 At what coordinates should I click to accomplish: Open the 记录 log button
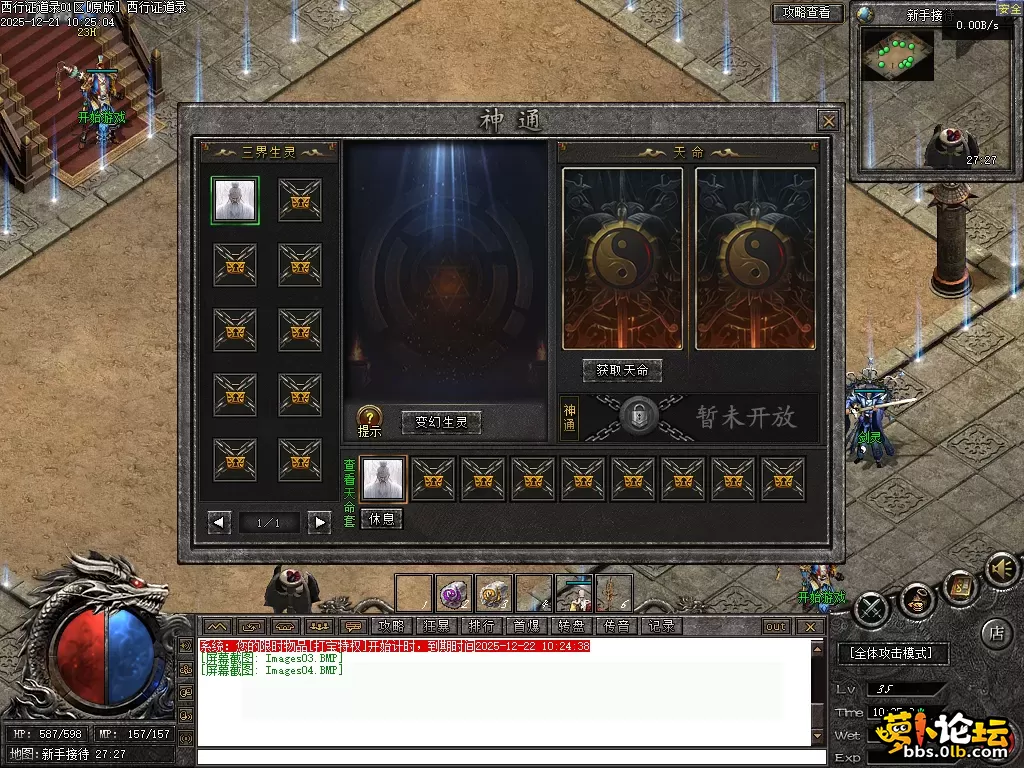point(662,626)
